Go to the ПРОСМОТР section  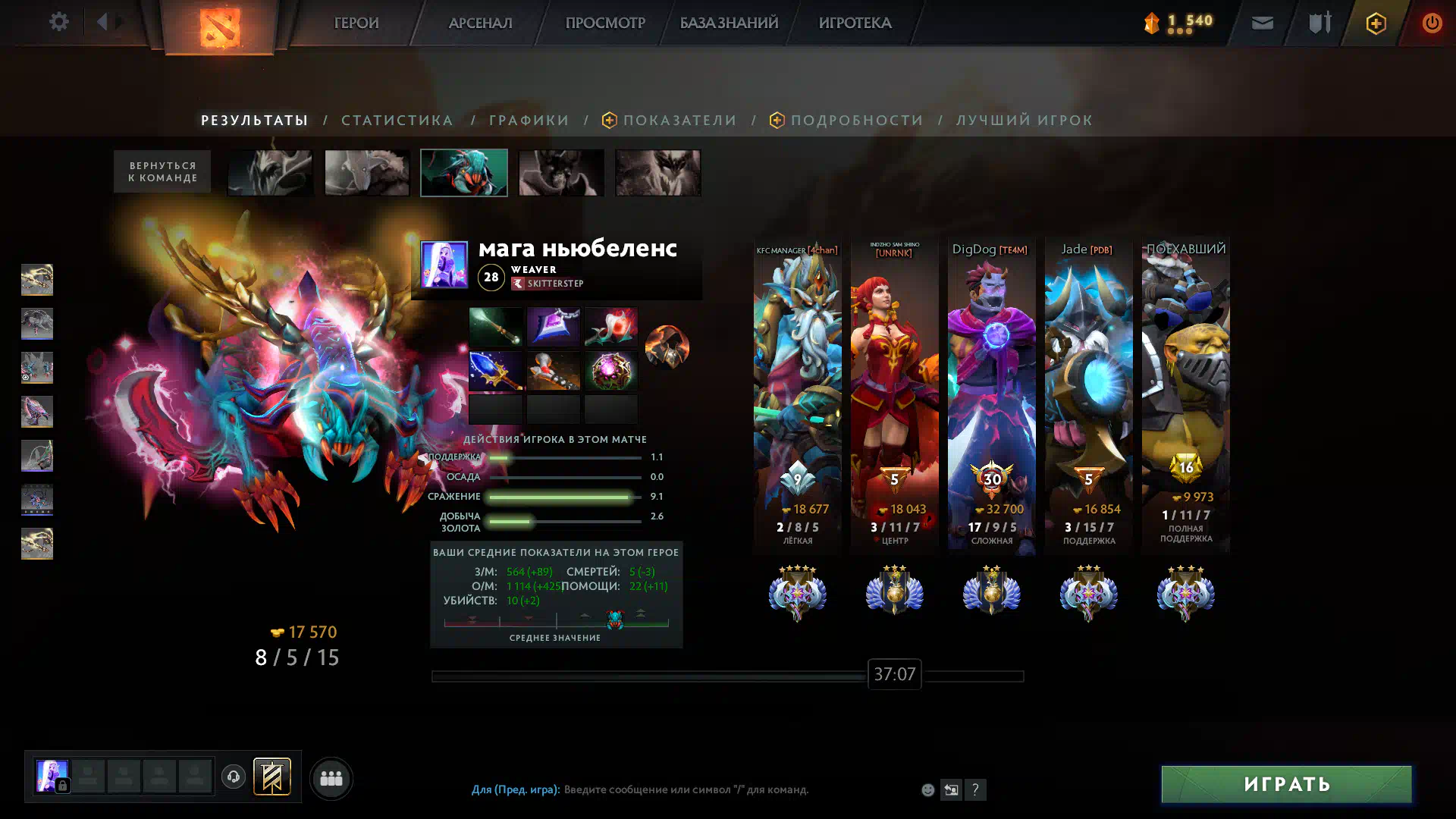(x=604, y=23)
